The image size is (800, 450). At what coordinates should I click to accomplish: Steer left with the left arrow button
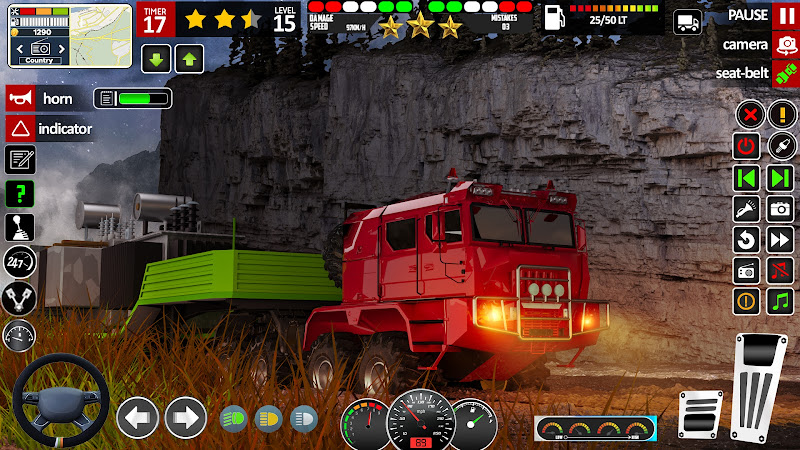(138, 417)
